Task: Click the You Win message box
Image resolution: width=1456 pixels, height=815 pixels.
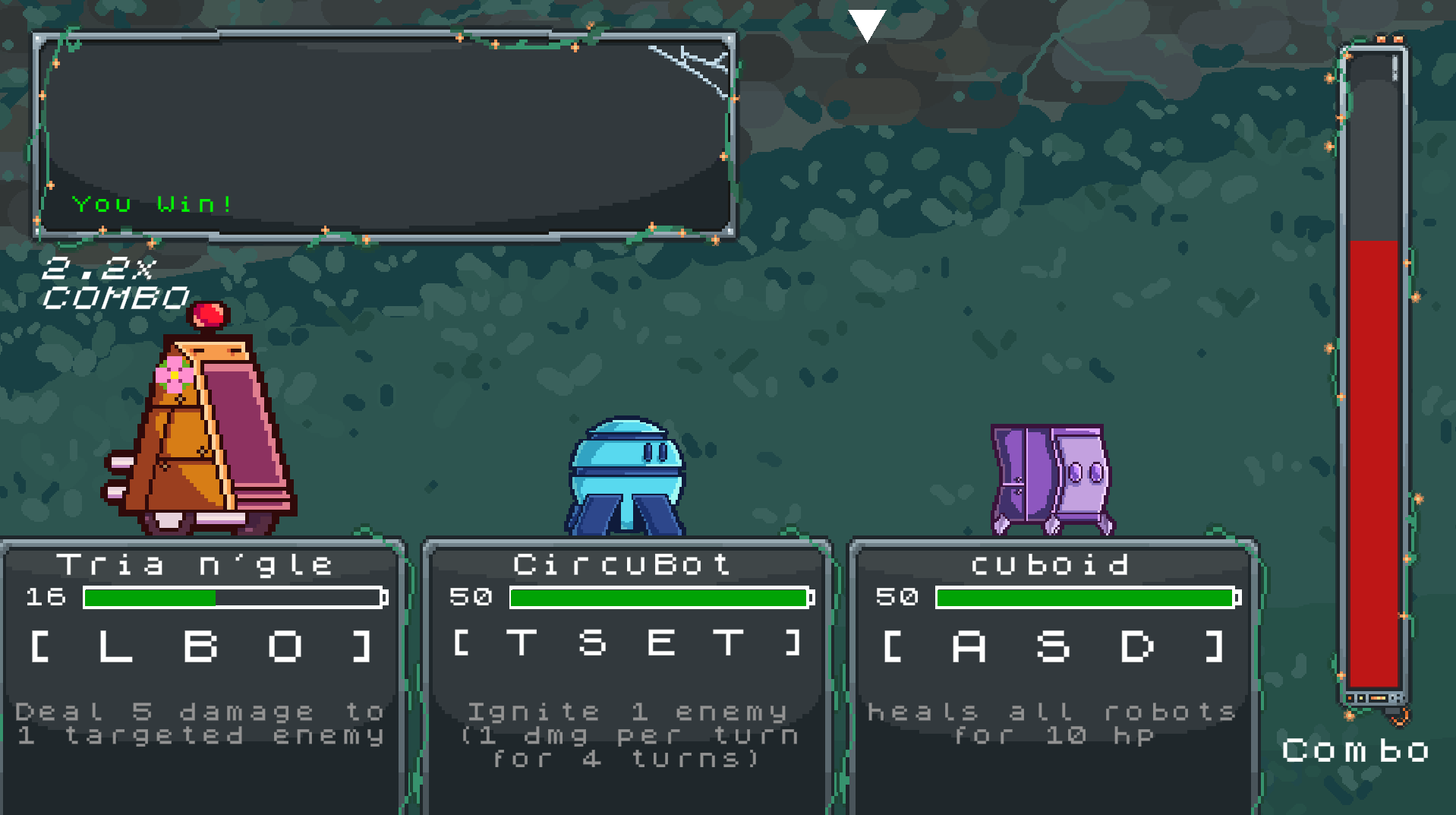Action: [x=384, y=135]
